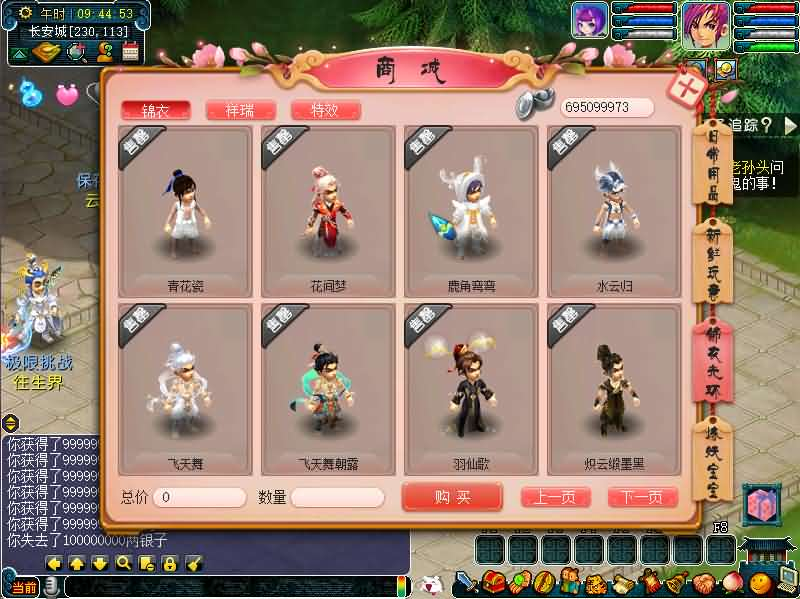Select the 特效 tab
The width and height of the screenshot is (800, 599).
[x=326, y=110]
